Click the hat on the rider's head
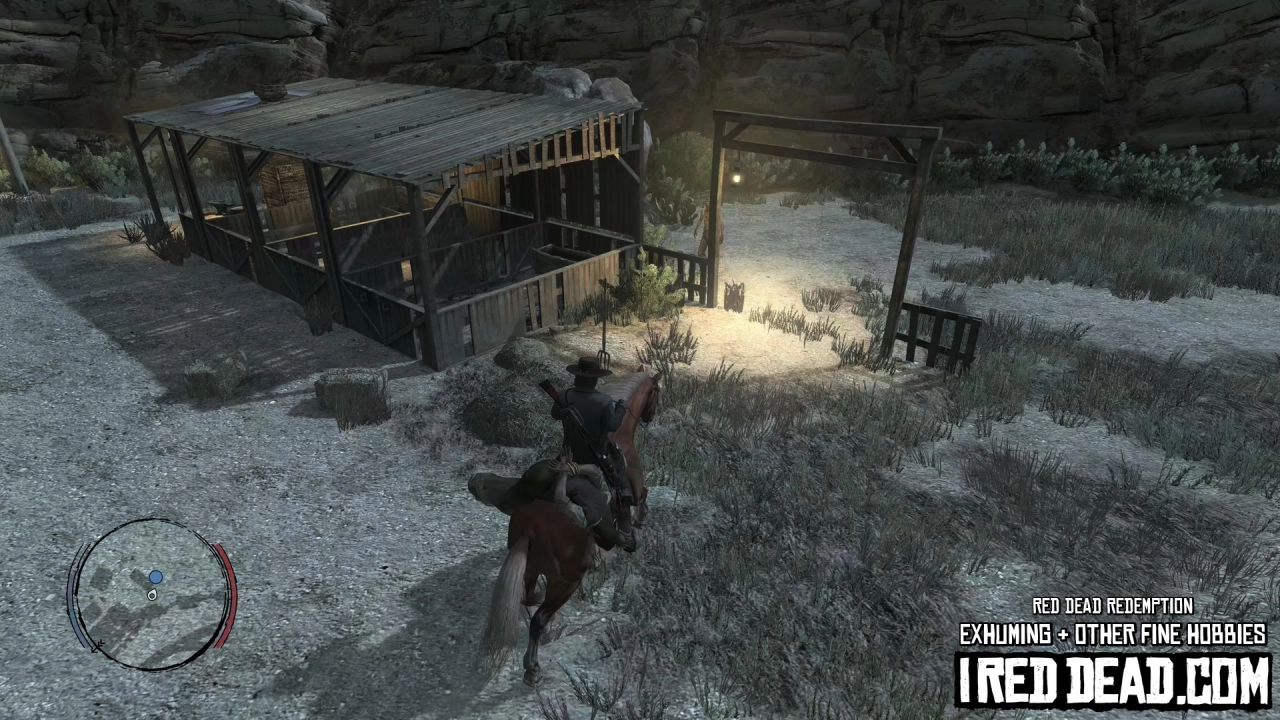 (x=589, y=367)
